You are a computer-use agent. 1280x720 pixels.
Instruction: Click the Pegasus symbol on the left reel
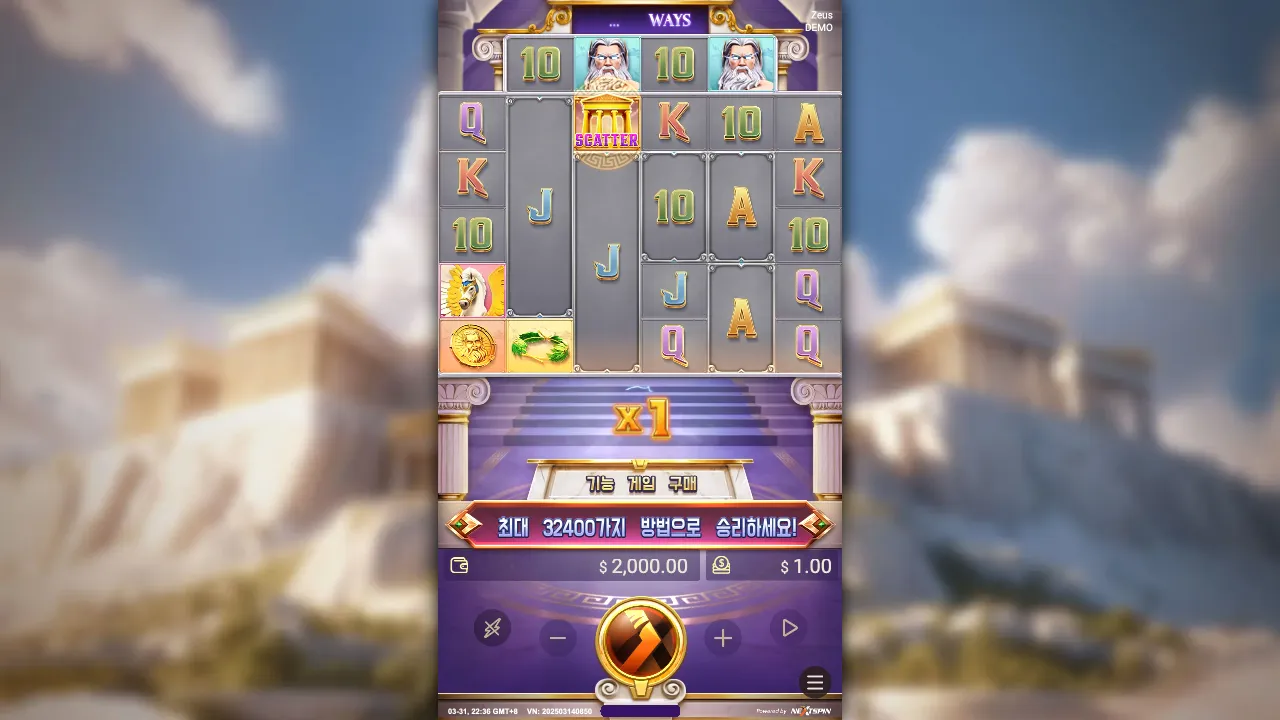tap(473, 291)
